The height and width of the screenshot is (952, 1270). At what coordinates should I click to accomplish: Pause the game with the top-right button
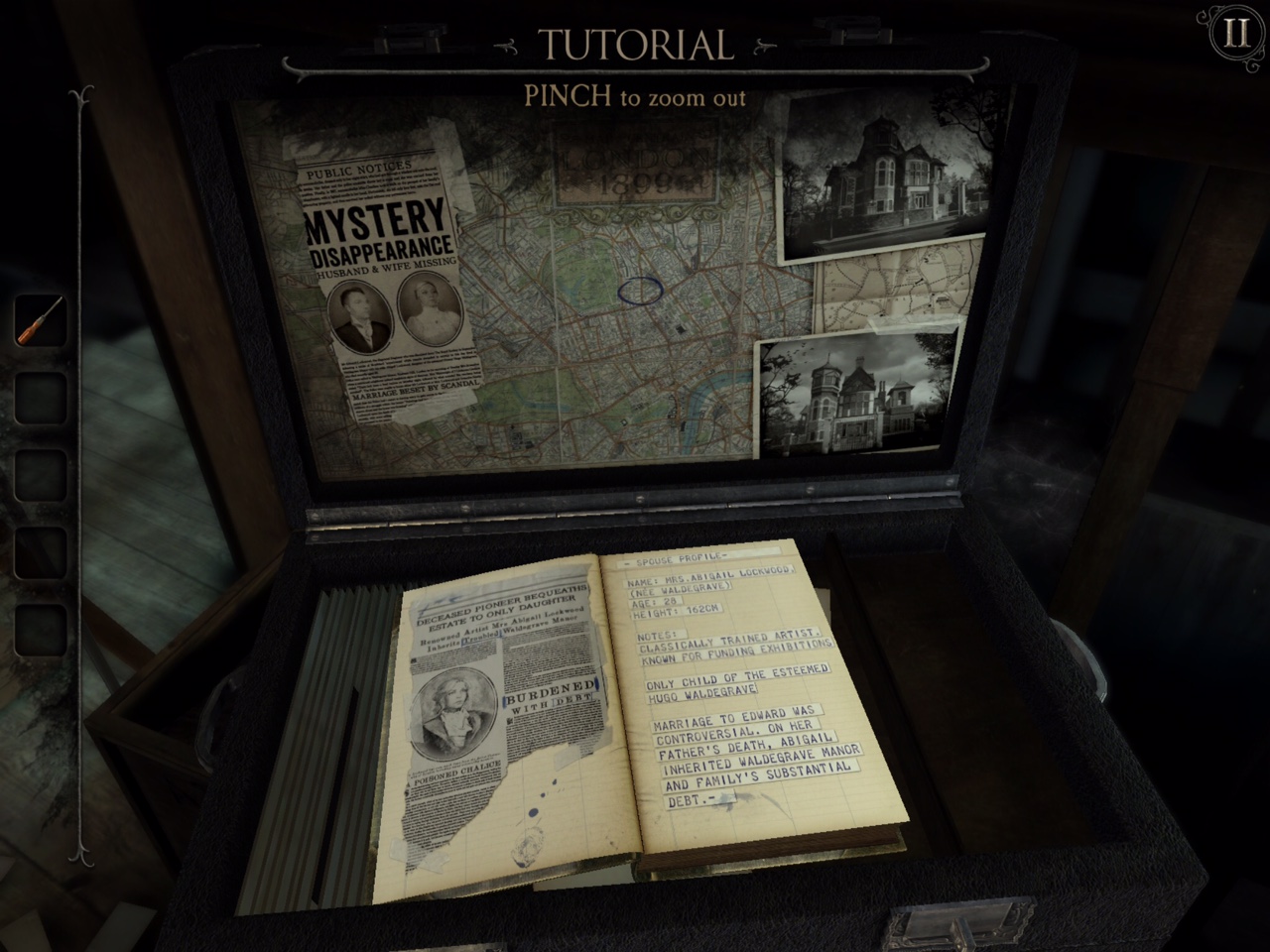(1236, 35)
